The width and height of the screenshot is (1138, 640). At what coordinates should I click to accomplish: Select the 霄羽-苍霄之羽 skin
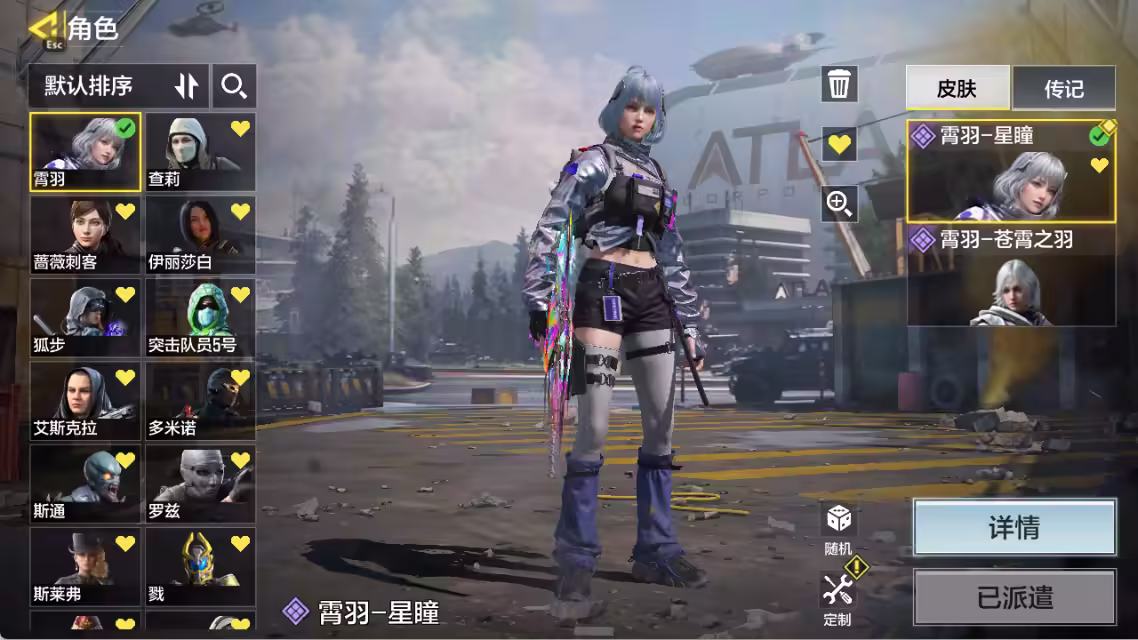click(1011, 276)
